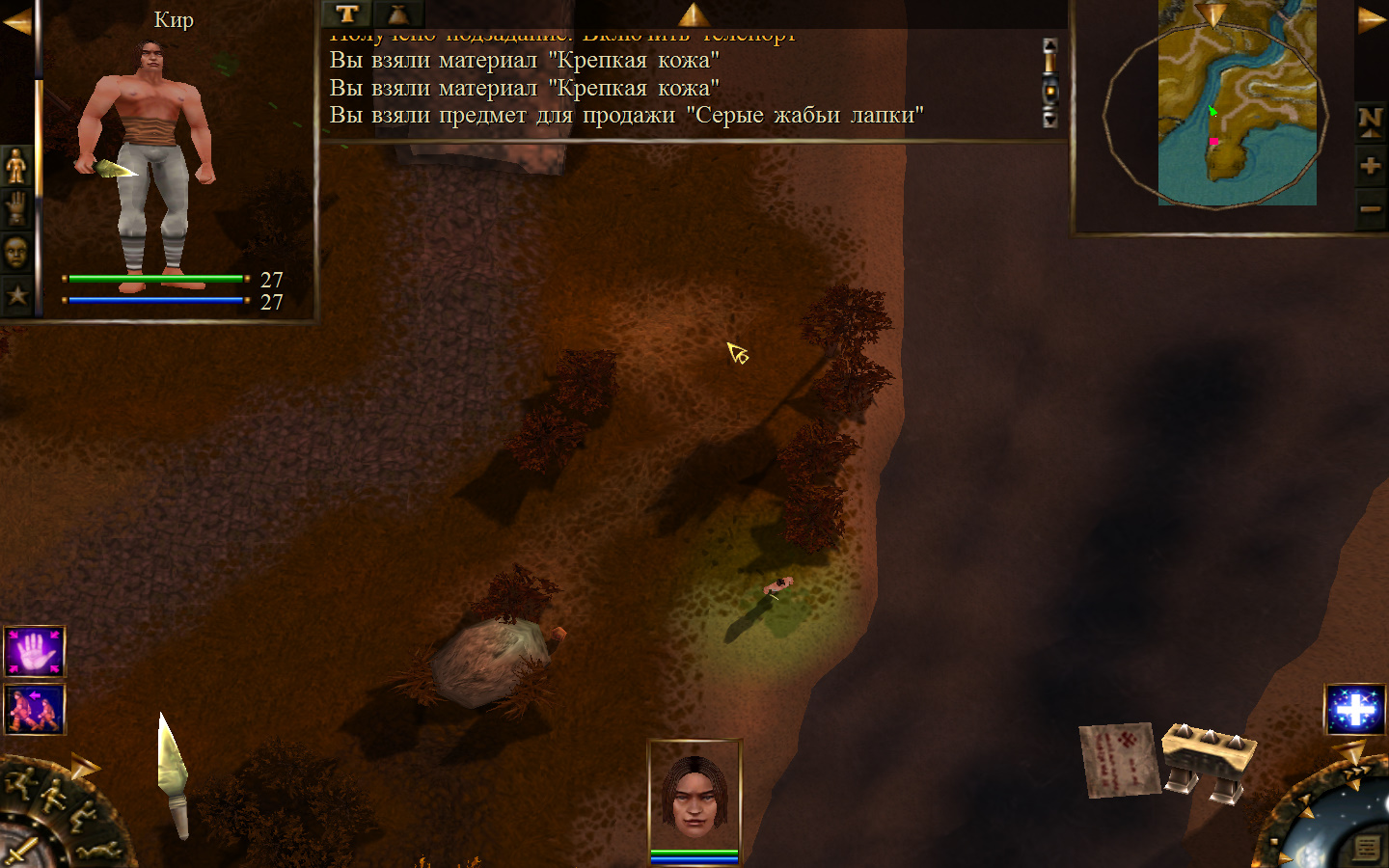Open the character body (equipment) tab
Screen dimensions: 1389x868
[x=16, y=166]
